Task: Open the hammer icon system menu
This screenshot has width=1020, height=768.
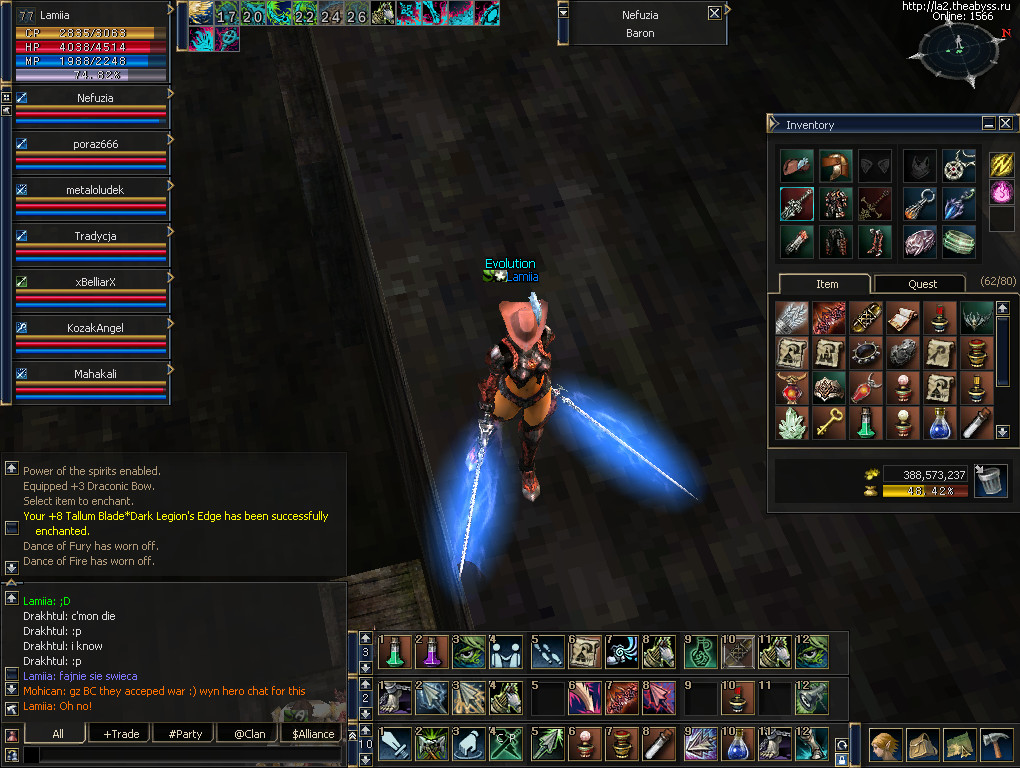Action: coord(996,744)
